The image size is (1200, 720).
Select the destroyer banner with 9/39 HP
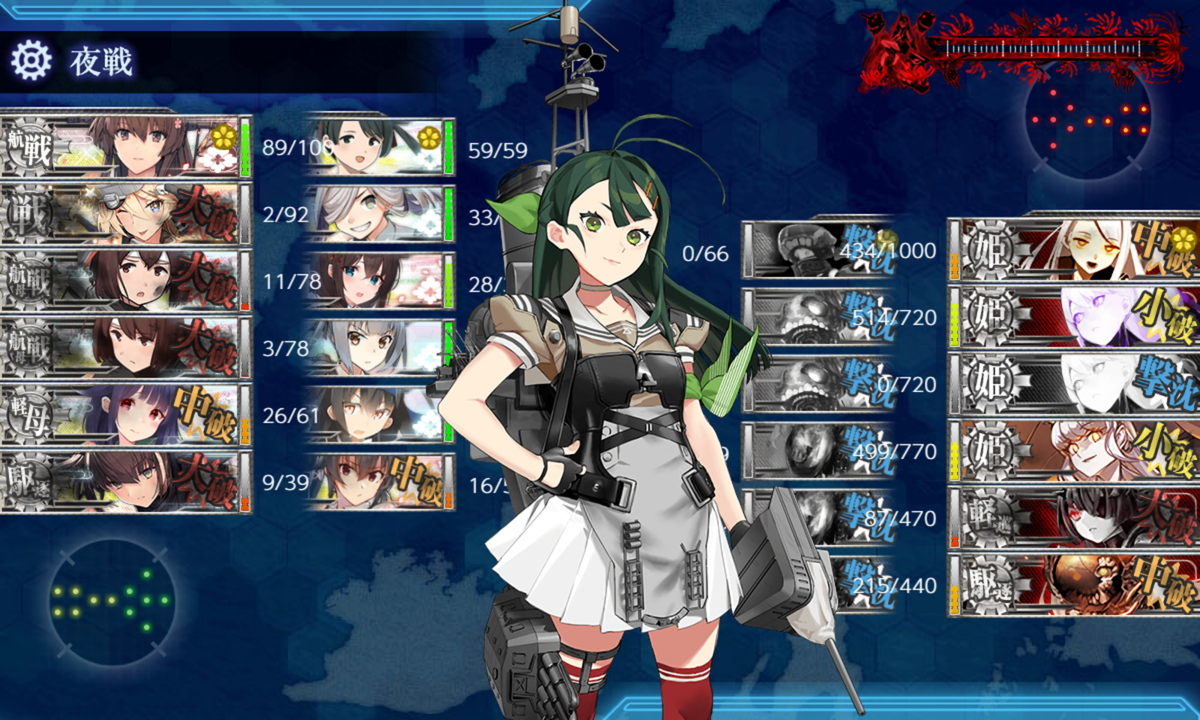[x=125, y=481]
